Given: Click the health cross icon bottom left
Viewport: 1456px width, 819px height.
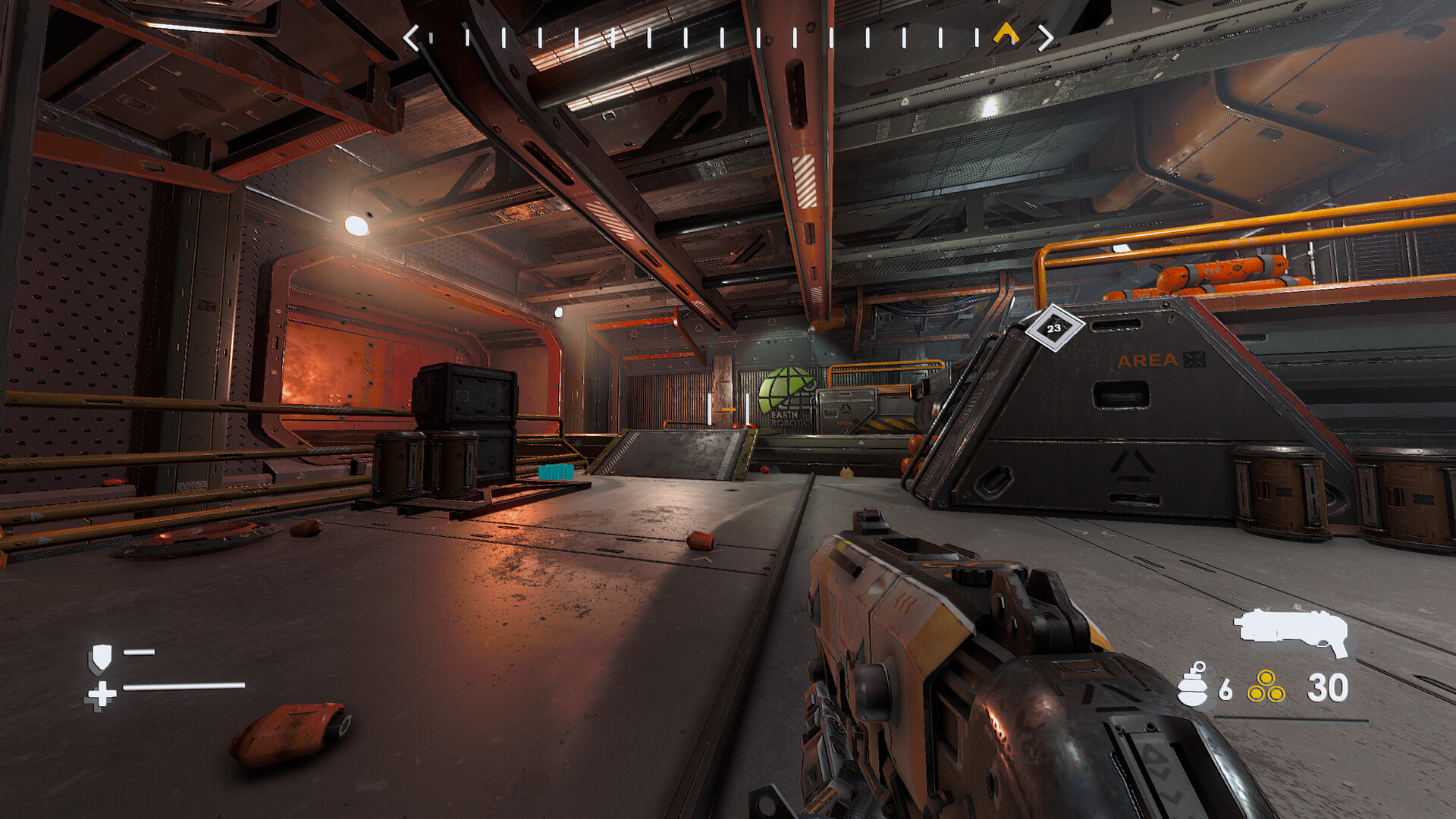Looking at the screenshot, I should [x=101, y=695].
